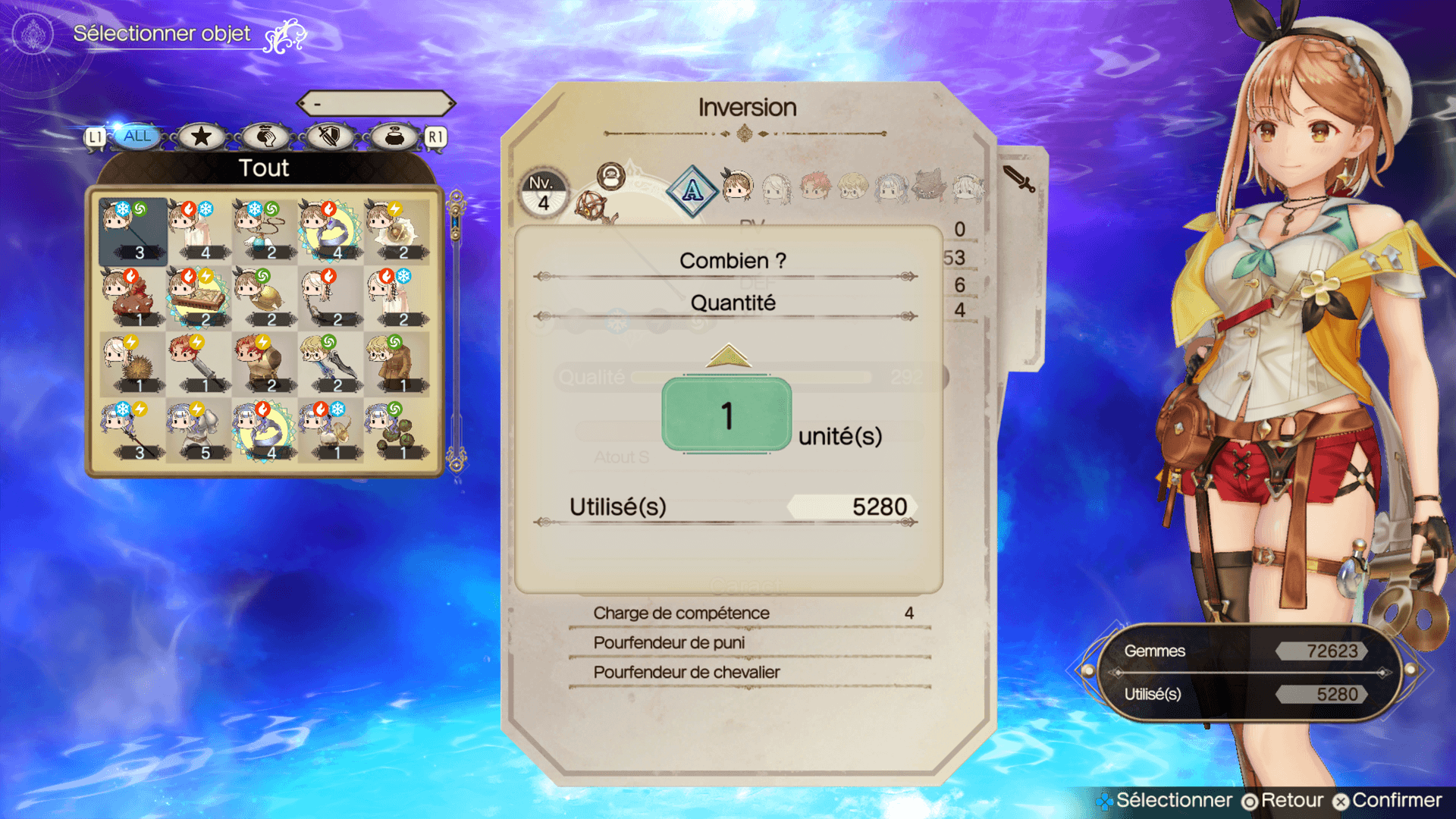
Task: Select the golden flower accessory slot
Action: [x=397, y=231]
